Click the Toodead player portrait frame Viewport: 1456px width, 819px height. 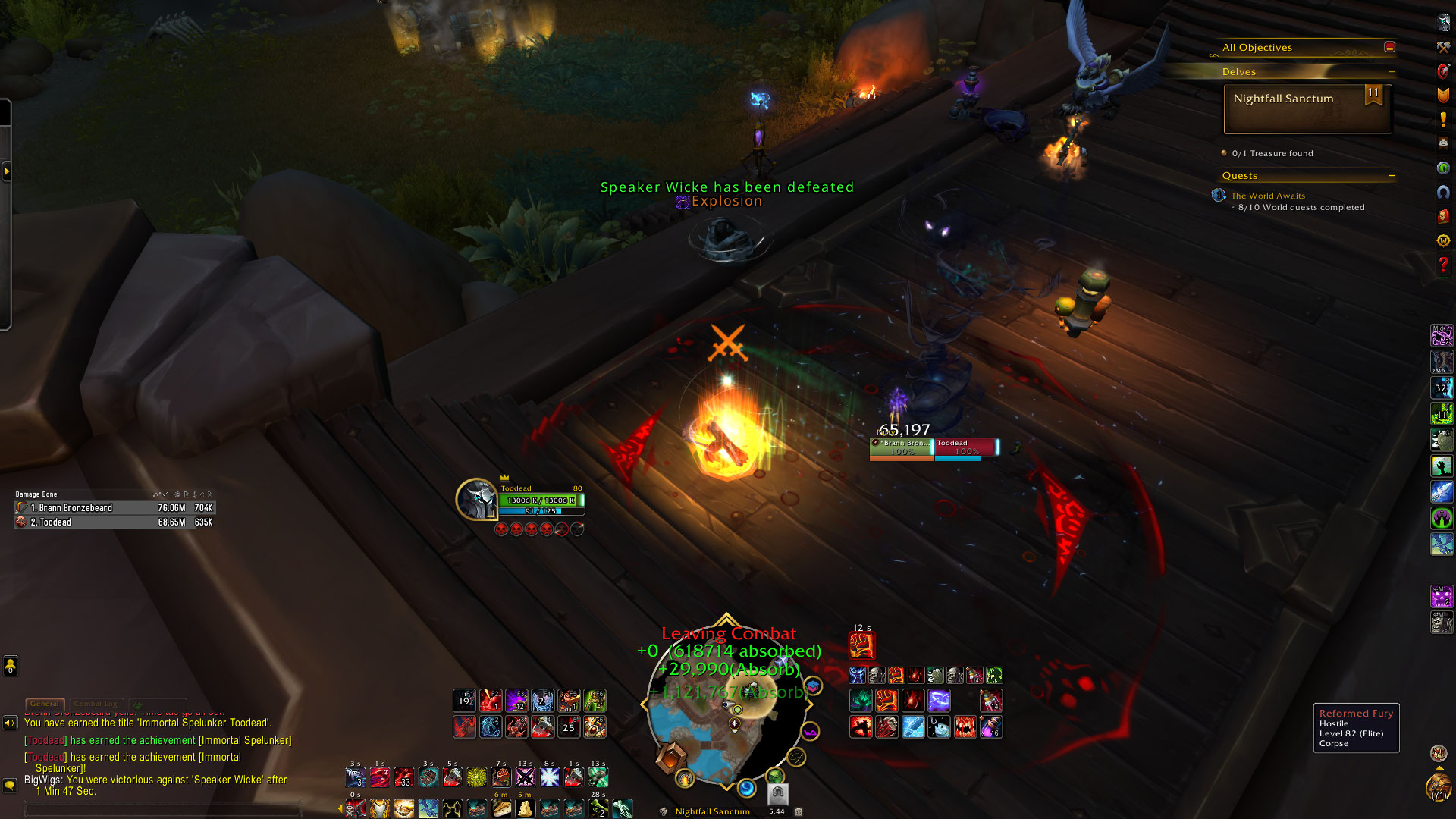pos(476,500)
